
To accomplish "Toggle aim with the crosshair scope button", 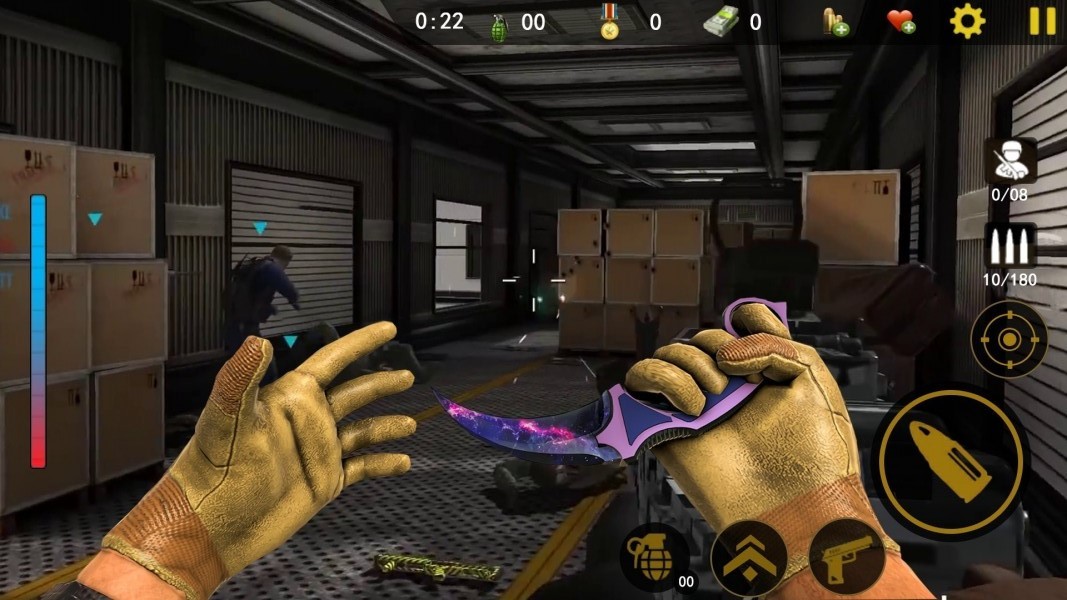I will pos(1009,339).
